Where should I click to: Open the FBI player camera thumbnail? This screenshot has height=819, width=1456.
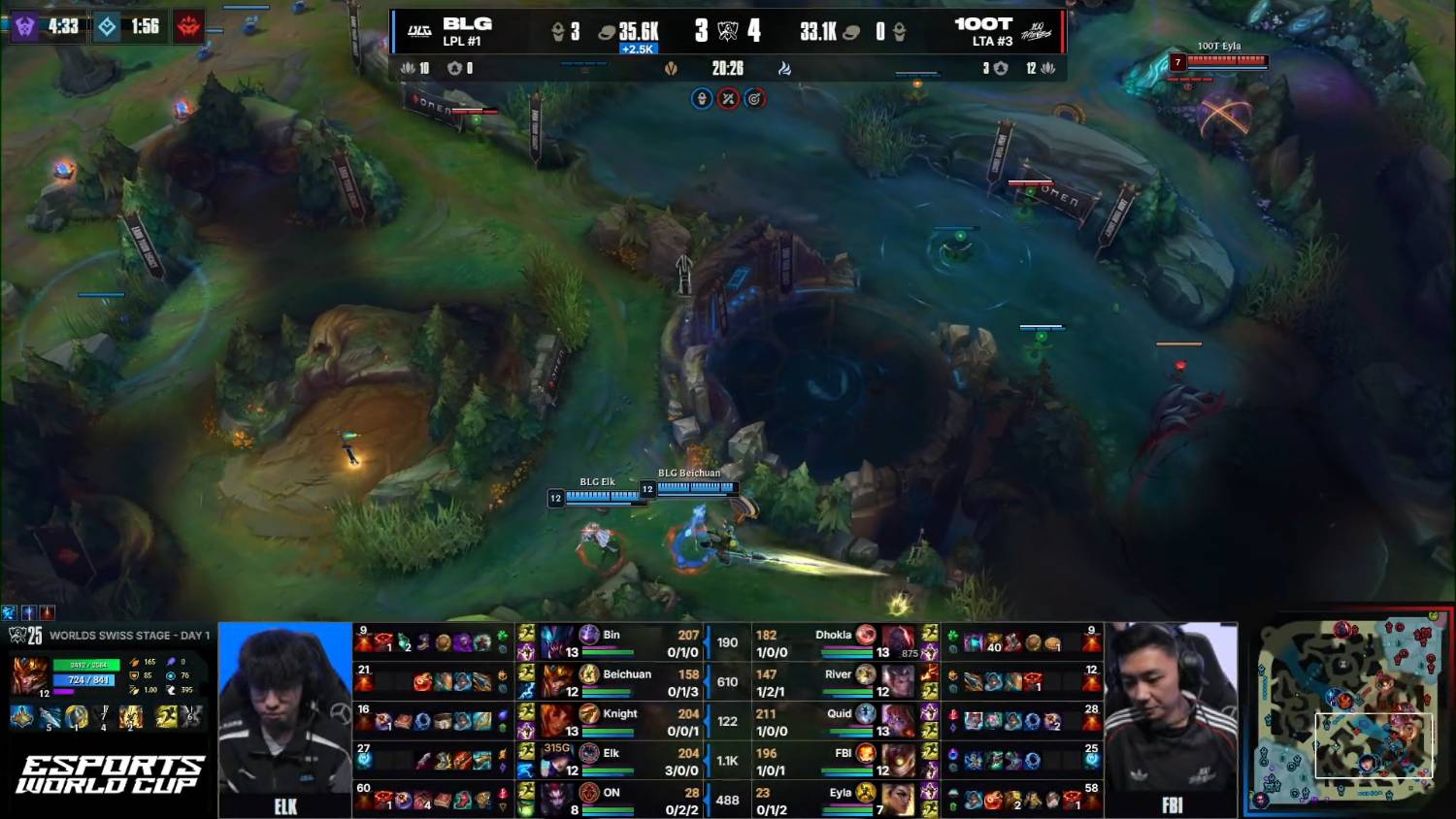pos(1172,718)
